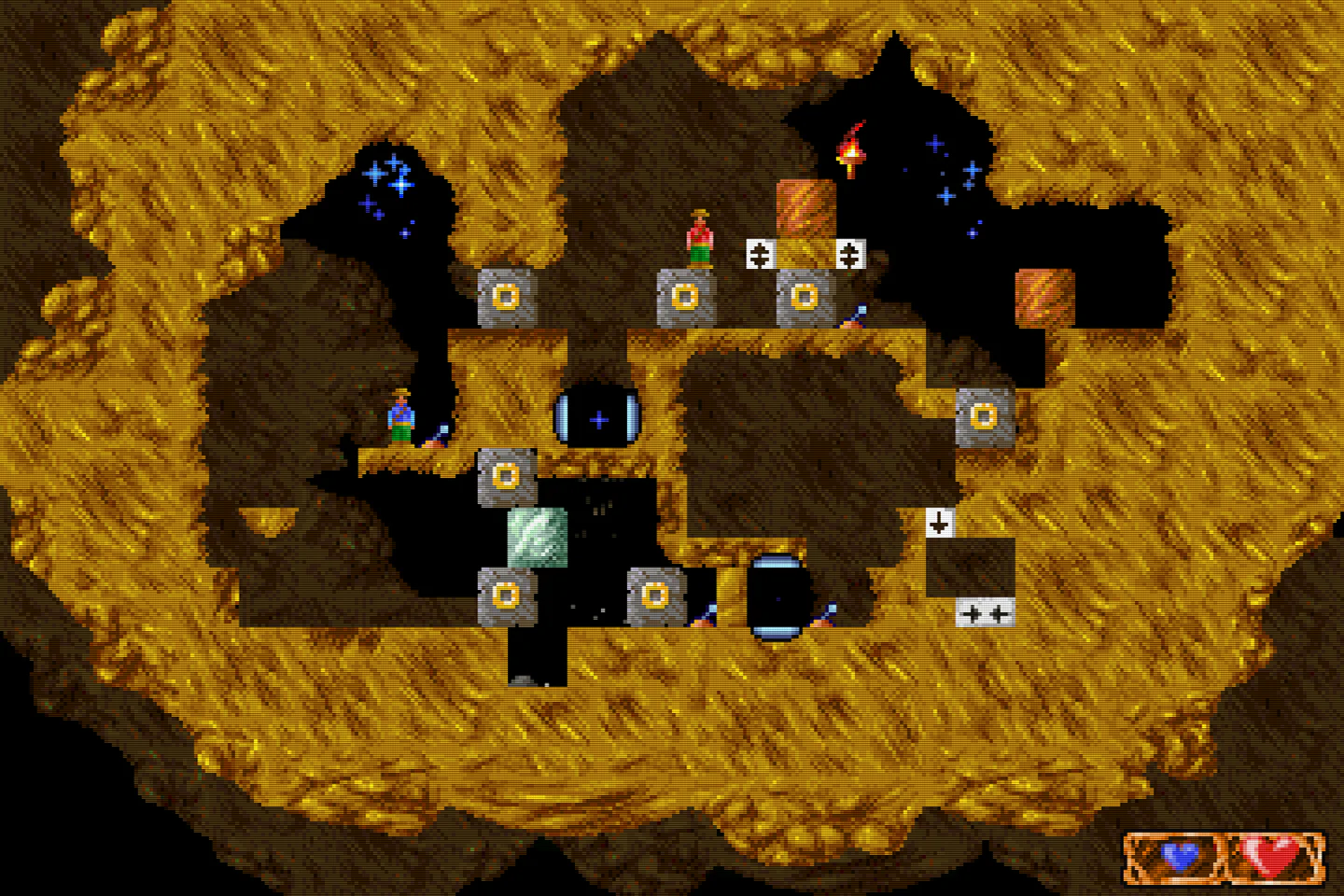Select the red heart character indicator

coord(1275,855)
